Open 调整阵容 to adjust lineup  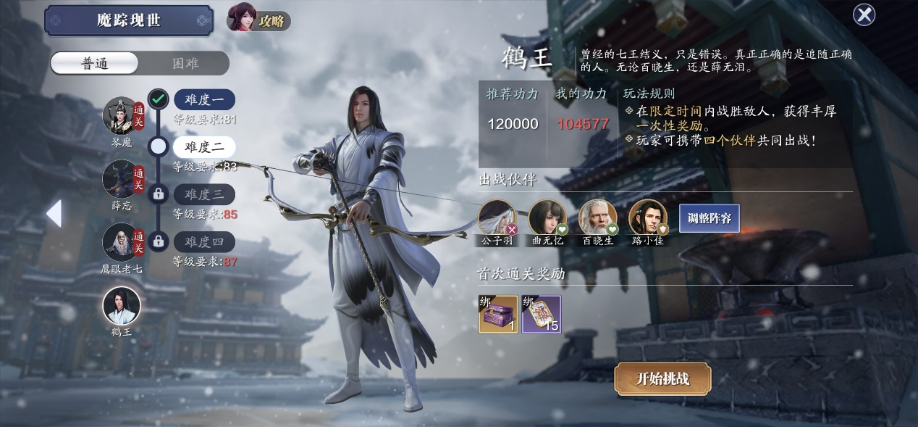[x=709, y=218]
